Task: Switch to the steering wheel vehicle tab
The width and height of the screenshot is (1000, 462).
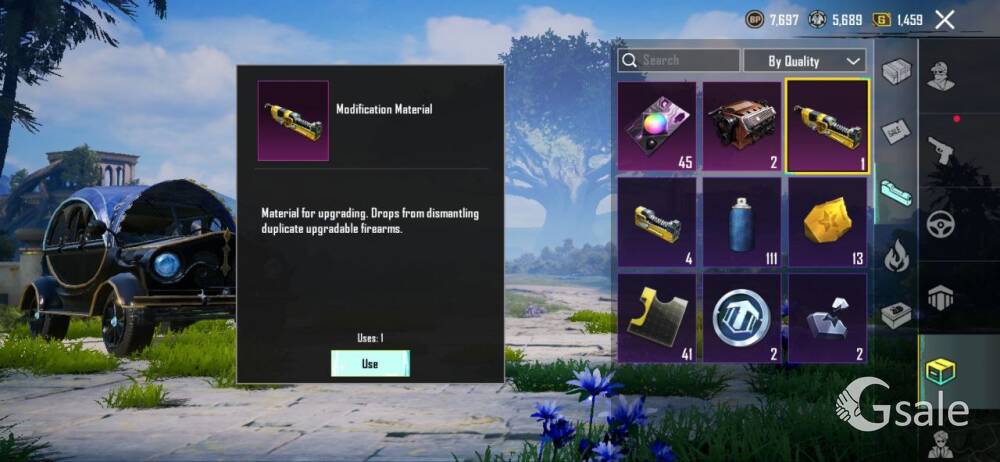Action: [941, 223]
